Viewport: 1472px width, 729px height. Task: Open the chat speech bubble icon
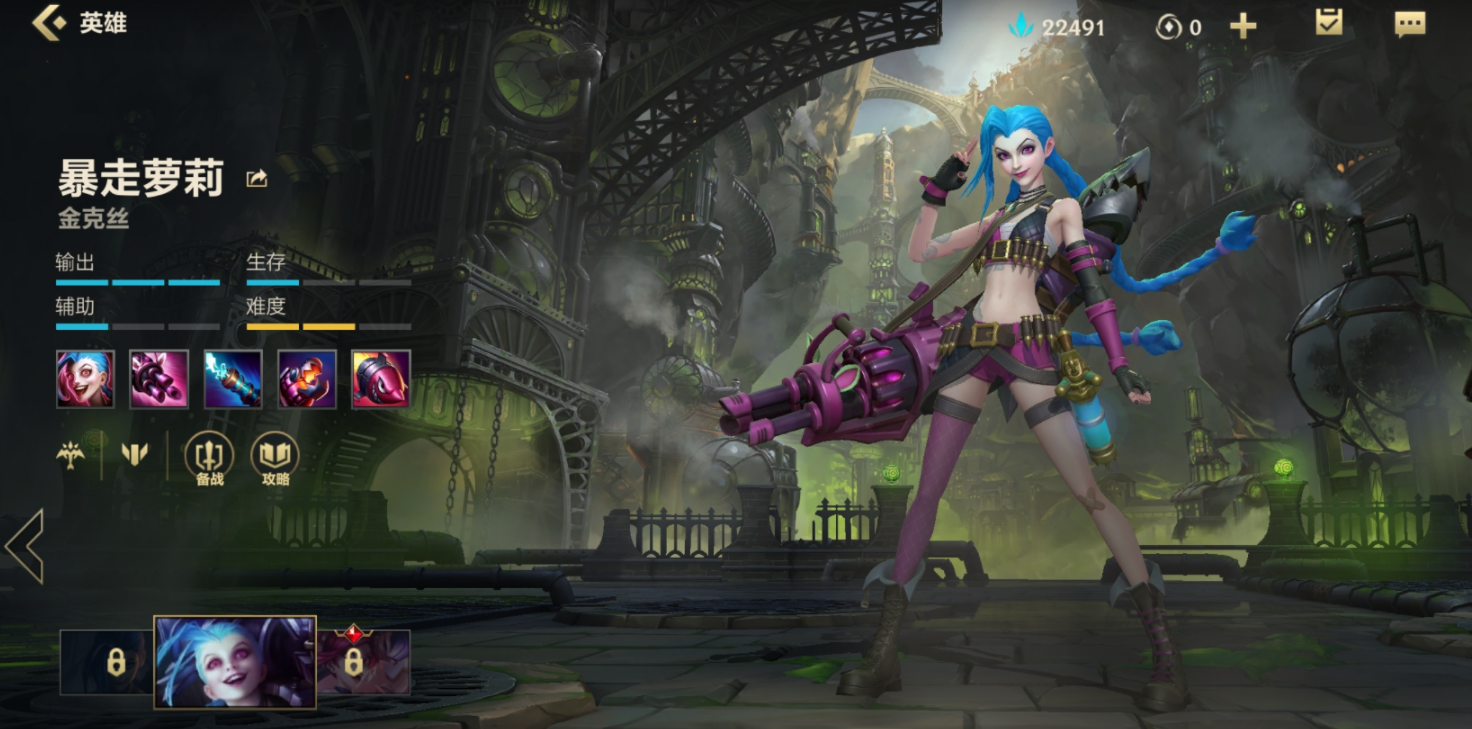pyautogui.click(x=1410, y=25)
